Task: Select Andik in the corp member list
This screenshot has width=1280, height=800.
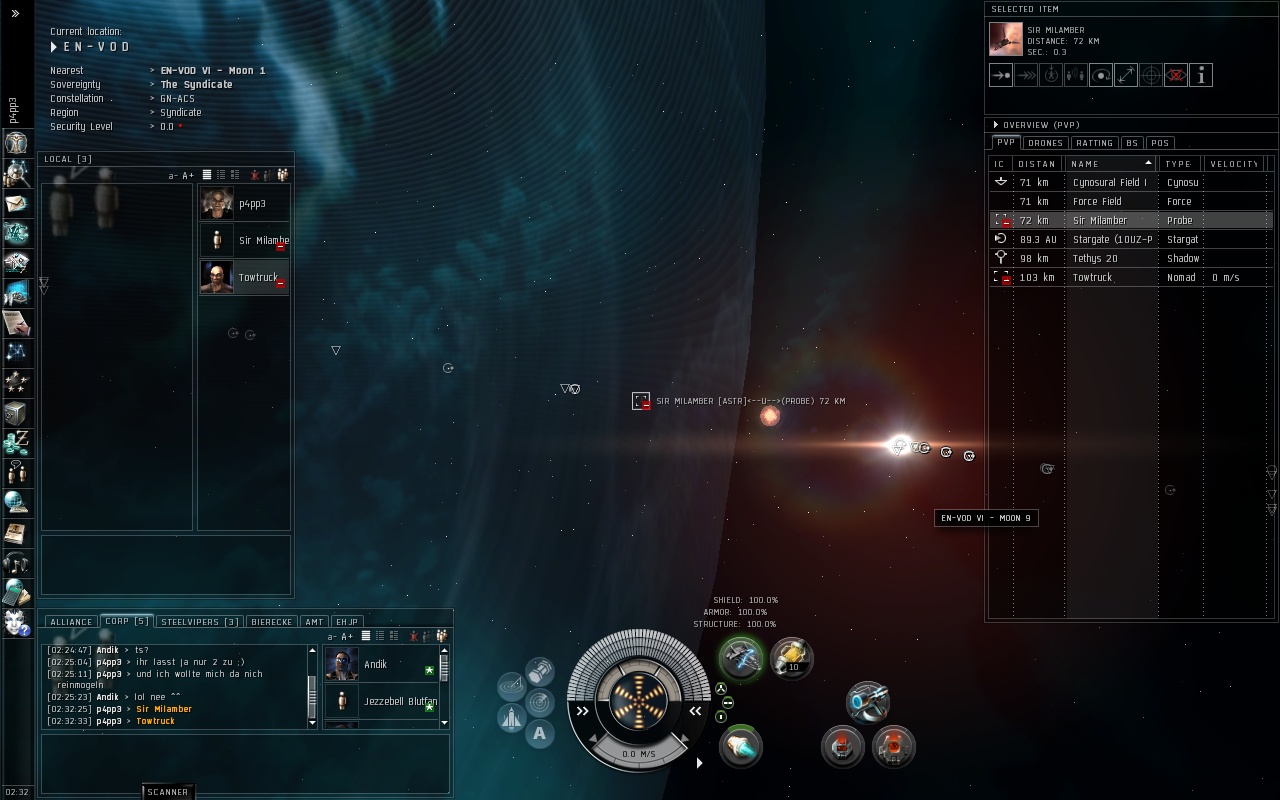Action: pos(376,664)
